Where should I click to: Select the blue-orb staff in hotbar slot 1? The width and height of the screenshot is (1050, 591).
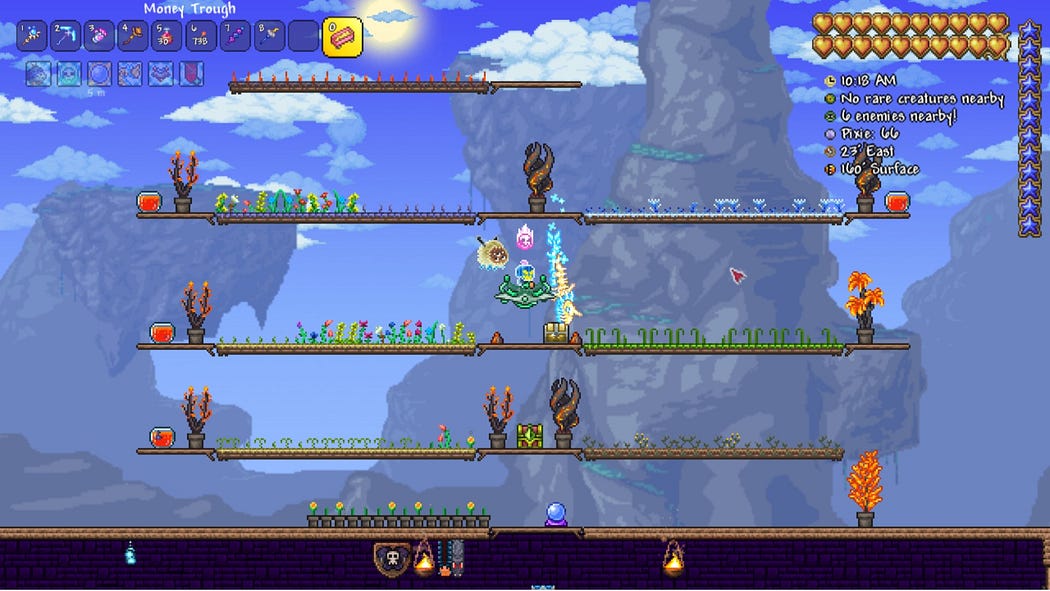point(32,36)
